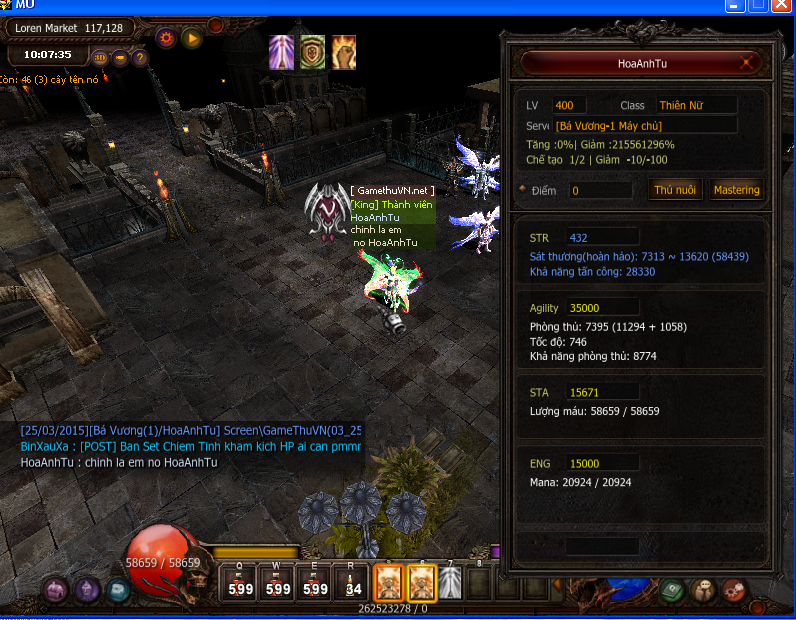Click the flexed fist buff icon
This screenshot has width=796, height=620.
[x=344, y=52]
